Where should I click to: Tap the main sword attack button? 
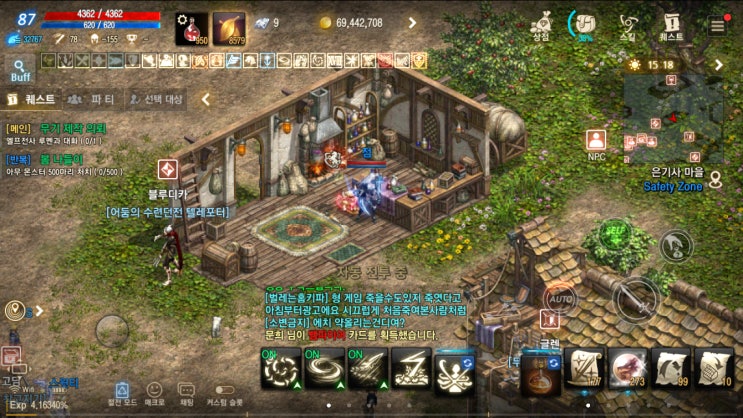click(636, 298)
